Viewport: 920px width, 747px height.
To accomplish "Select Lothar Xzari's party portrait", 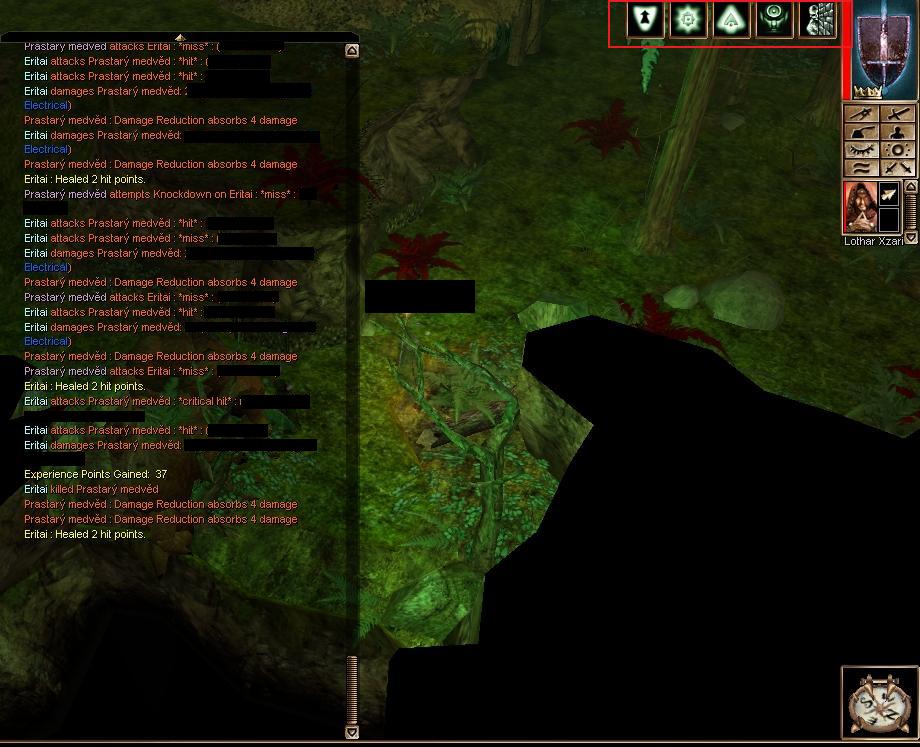I will click(860, 207).
